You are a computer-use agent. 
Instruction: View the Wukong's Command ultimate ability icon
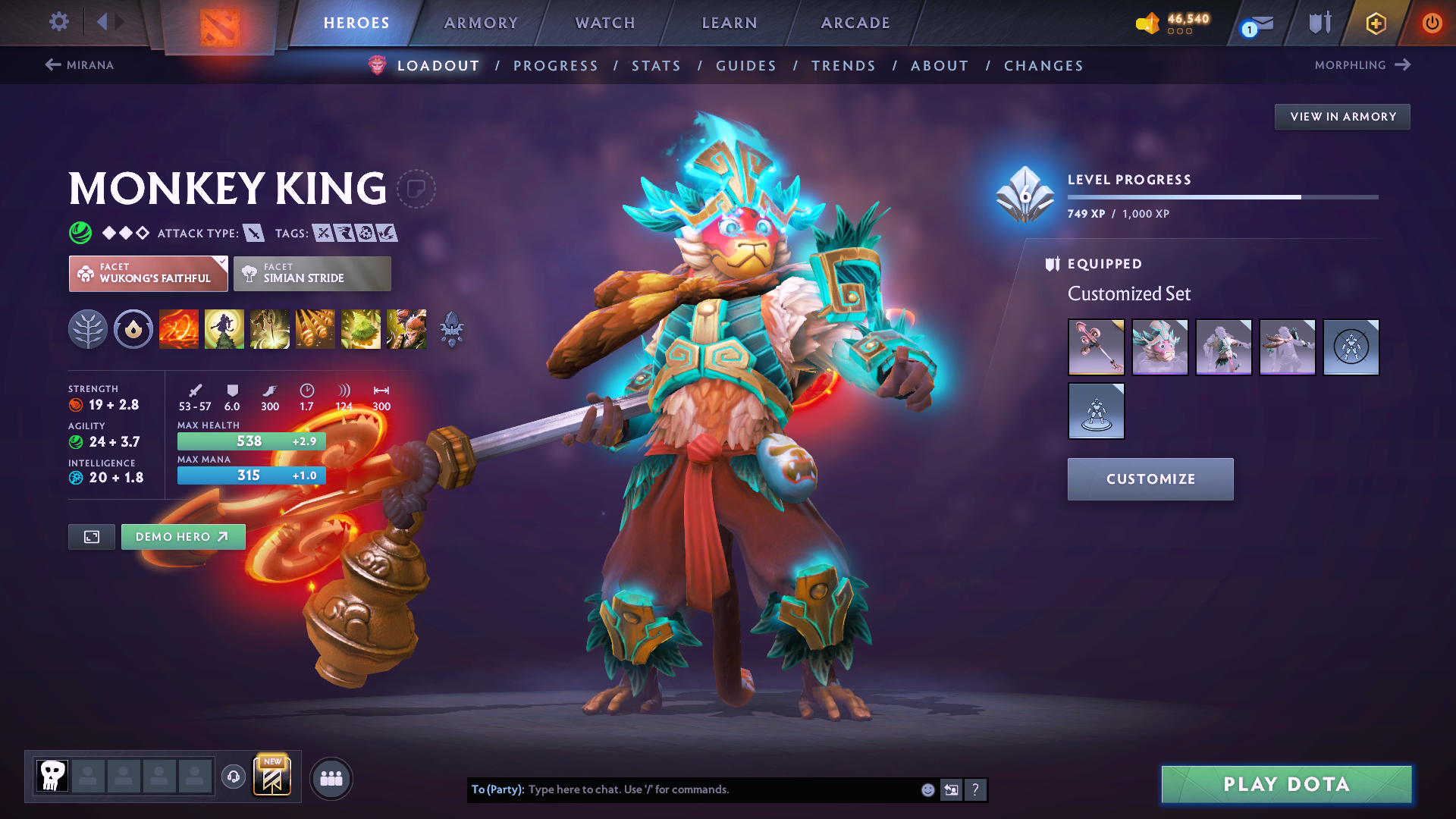click(406, 328)
